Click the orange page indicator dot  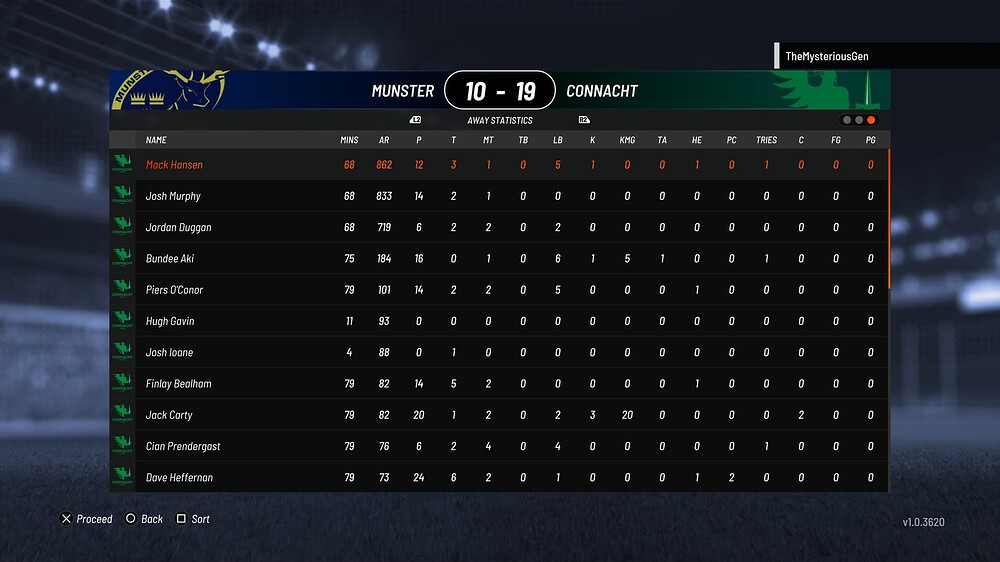(871, 120)
